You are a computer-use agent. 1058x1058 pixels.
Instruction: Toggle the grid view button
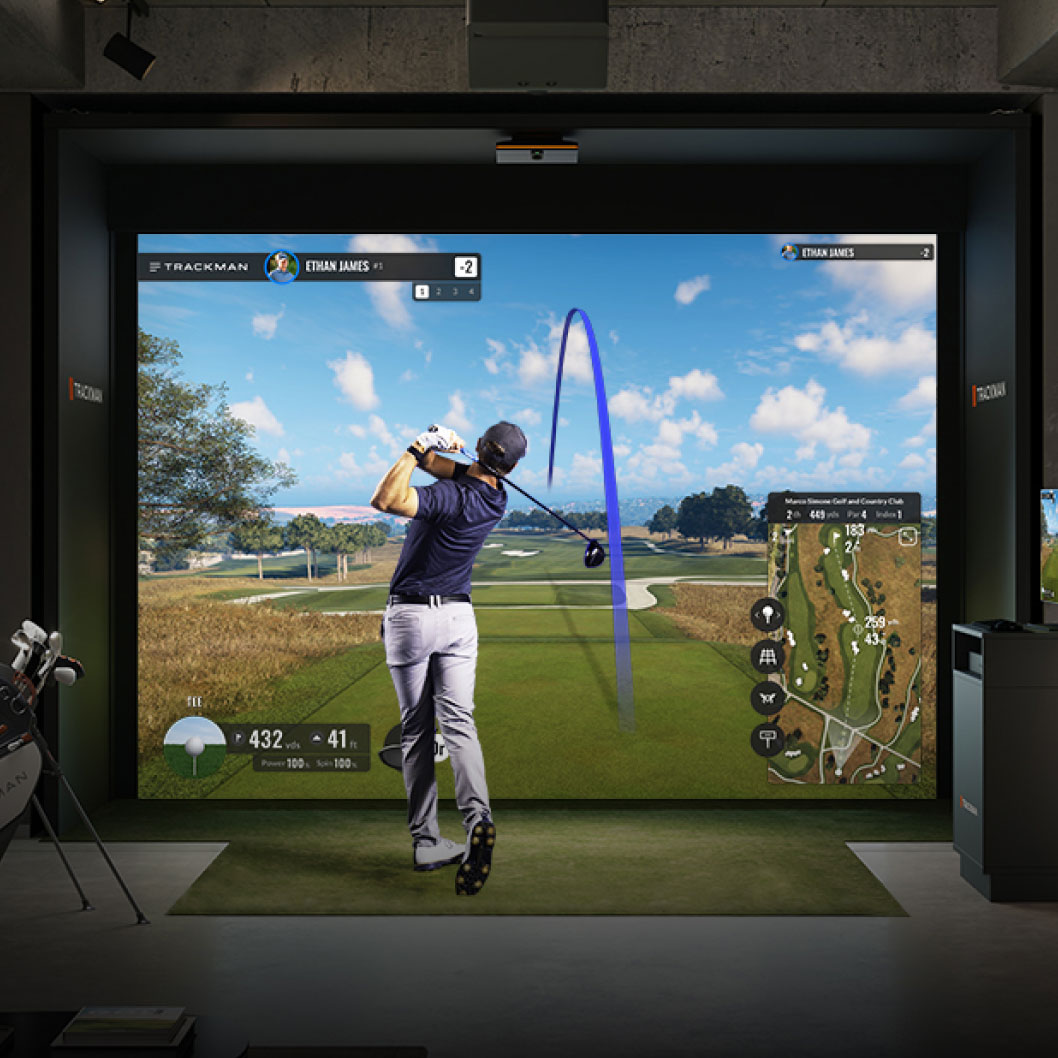coord(767,656)
